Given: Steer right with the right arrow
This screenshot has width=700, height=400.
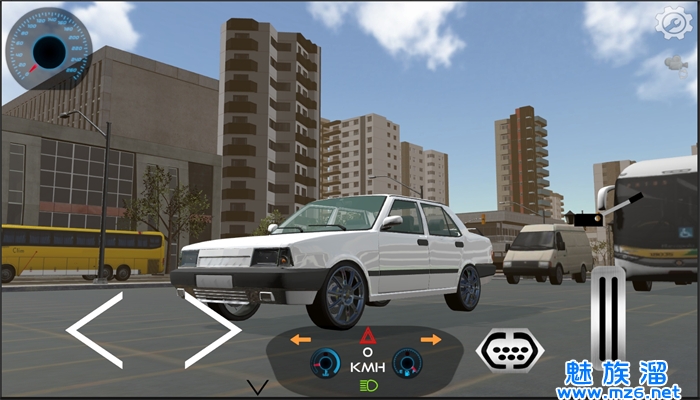Looking at the screenshot, I should [212, 329].
